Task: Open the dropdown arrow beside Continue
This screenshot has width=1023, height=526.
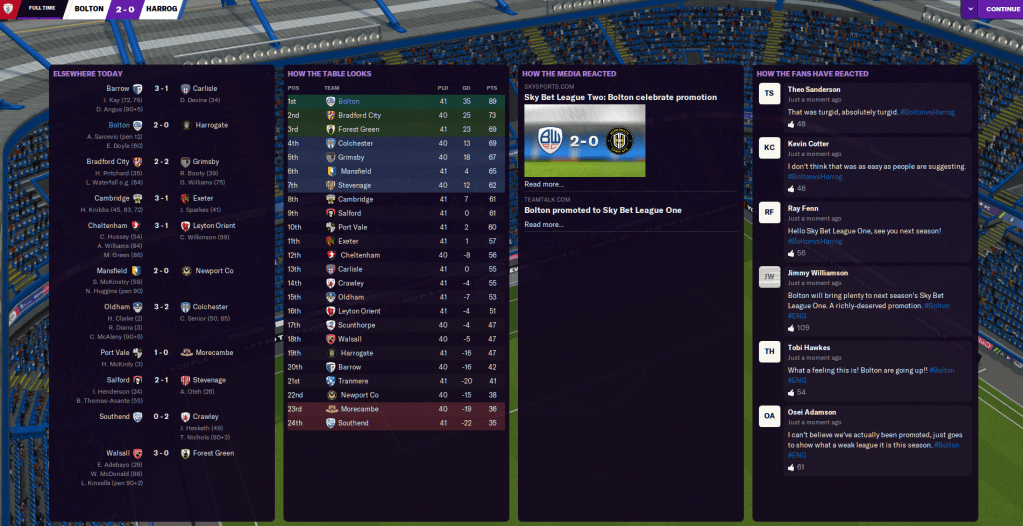Action: click(968, 9)
